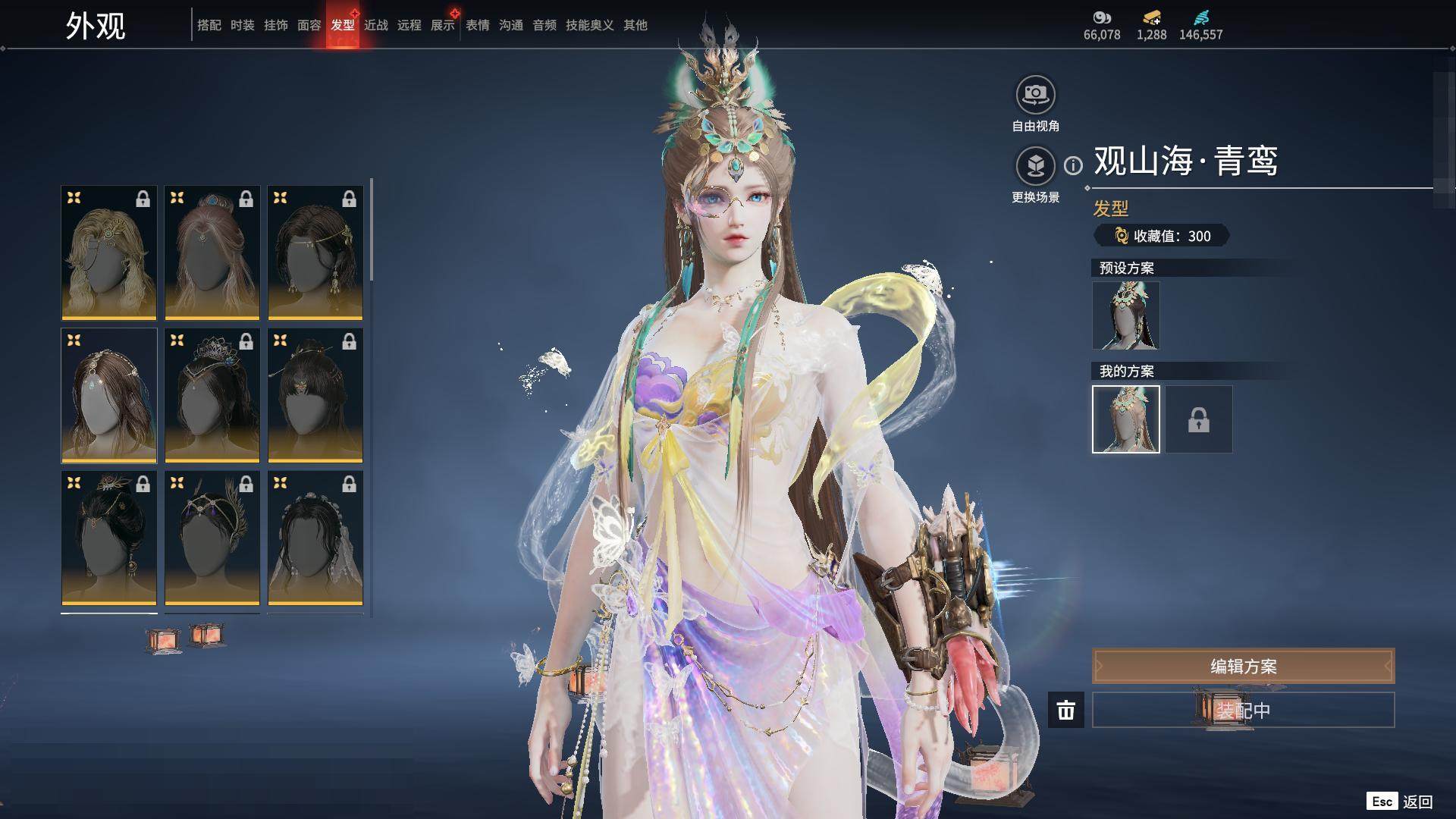1456x819 pixels.
Task: Switch to the 近战 melee tab
Action: pos(375,25)
